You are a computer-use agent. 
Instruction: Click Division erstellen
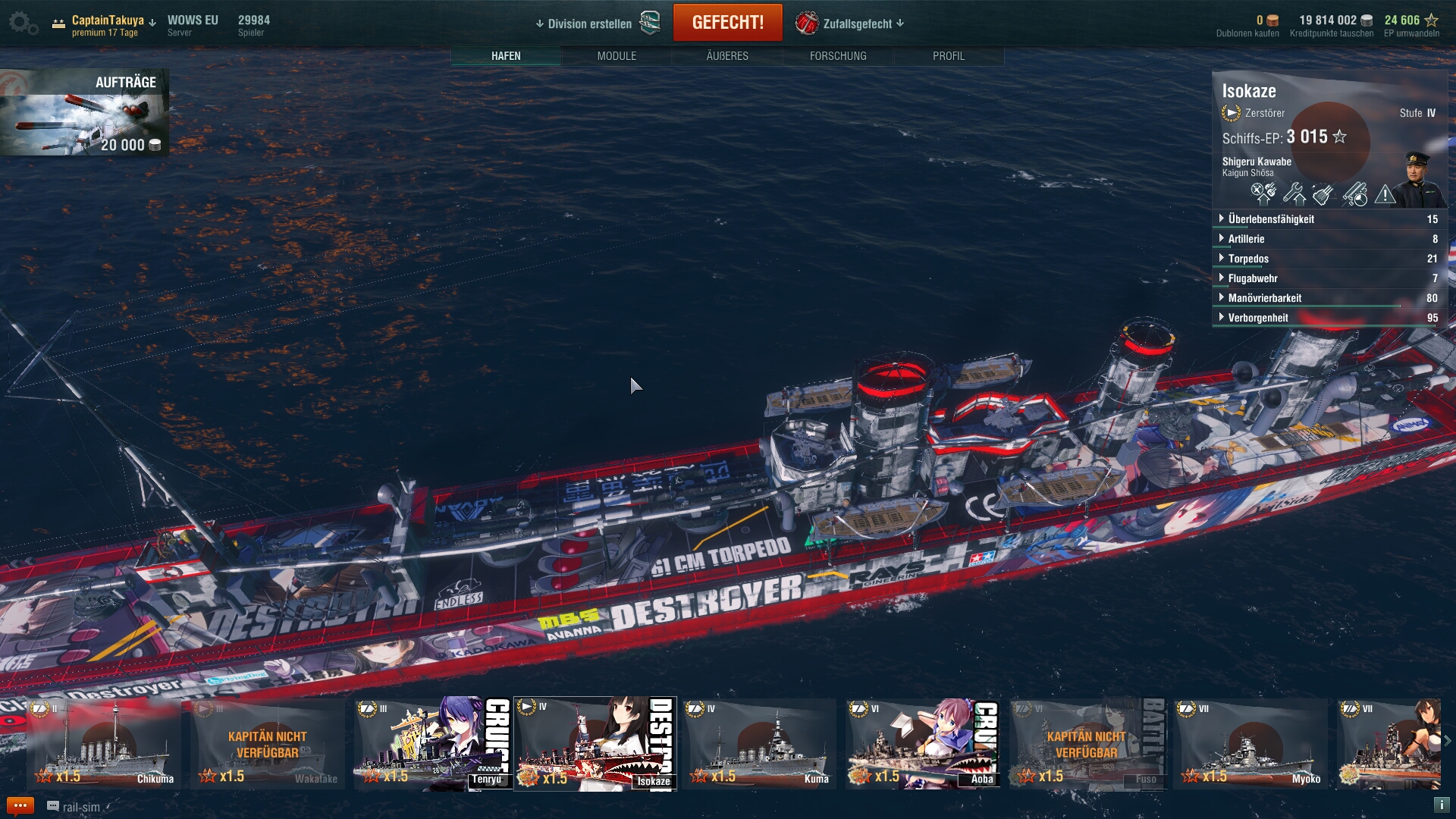pos(588,24)
